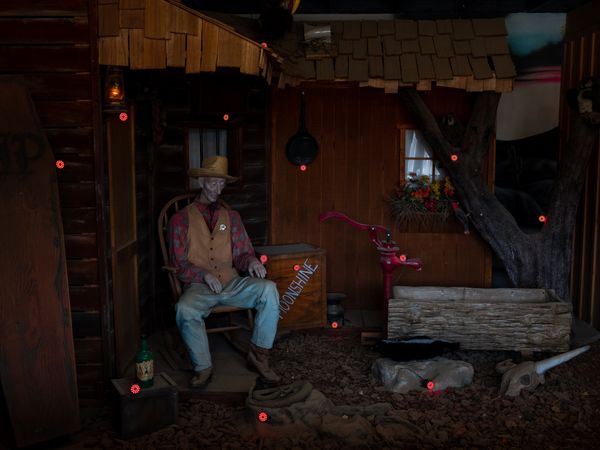This screenshot has width=600, height=450.
Task: Select the red marker on the grey rock
Action: click(x=431, y=385)
